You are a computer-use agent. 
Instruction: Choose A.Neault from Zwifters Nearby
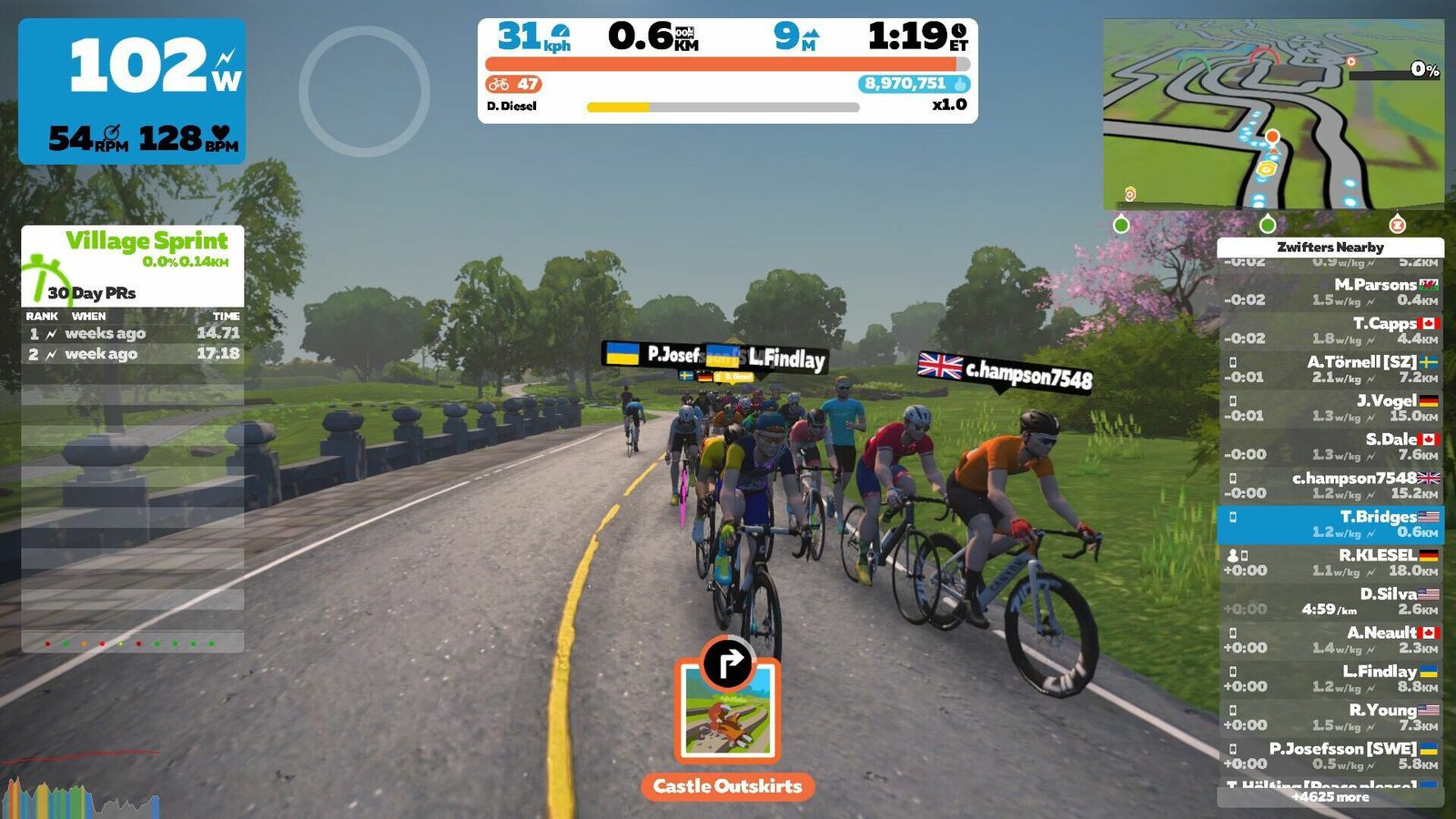coord(1330,640)
